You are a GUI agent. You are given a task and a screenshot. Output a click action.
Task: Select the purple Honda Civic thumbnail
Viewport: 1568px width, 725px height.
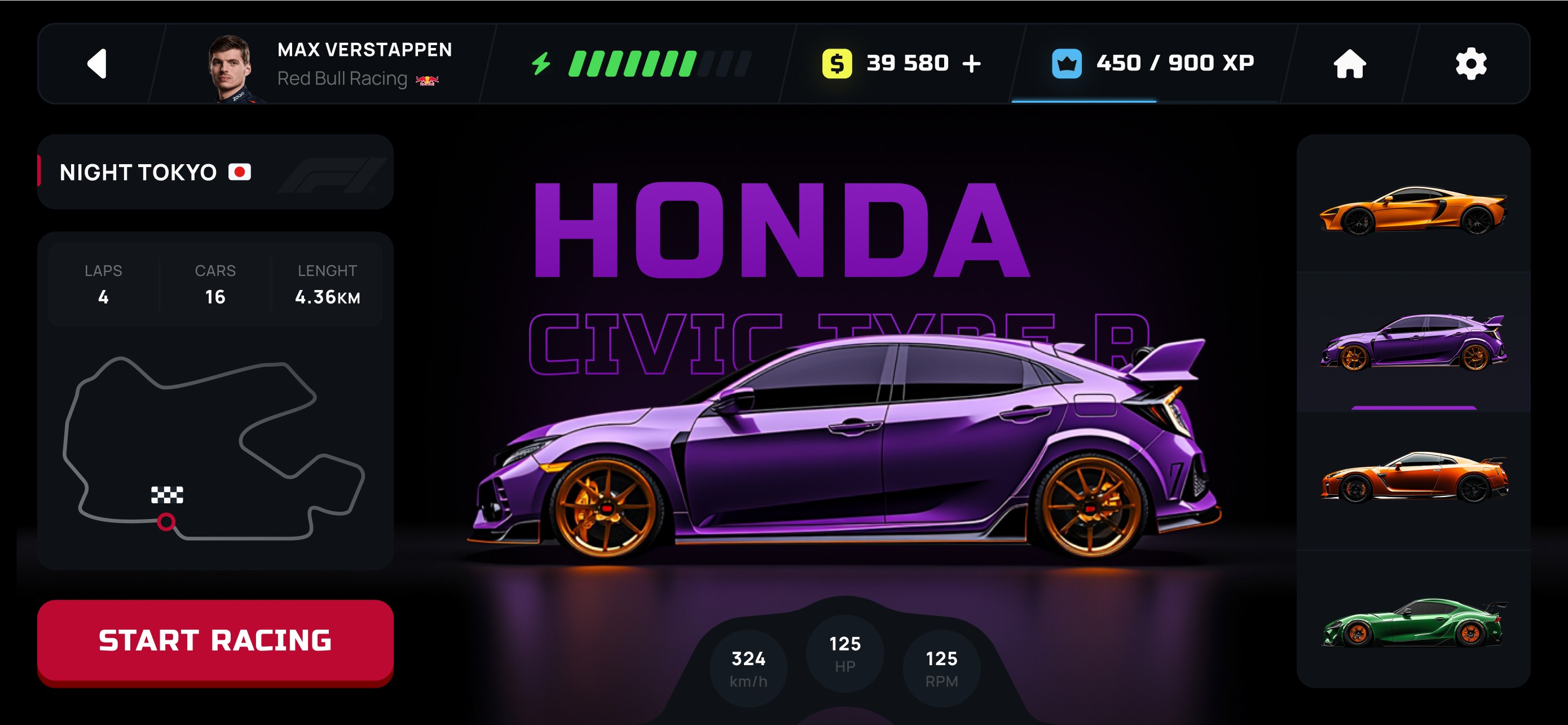point(1413,342)
